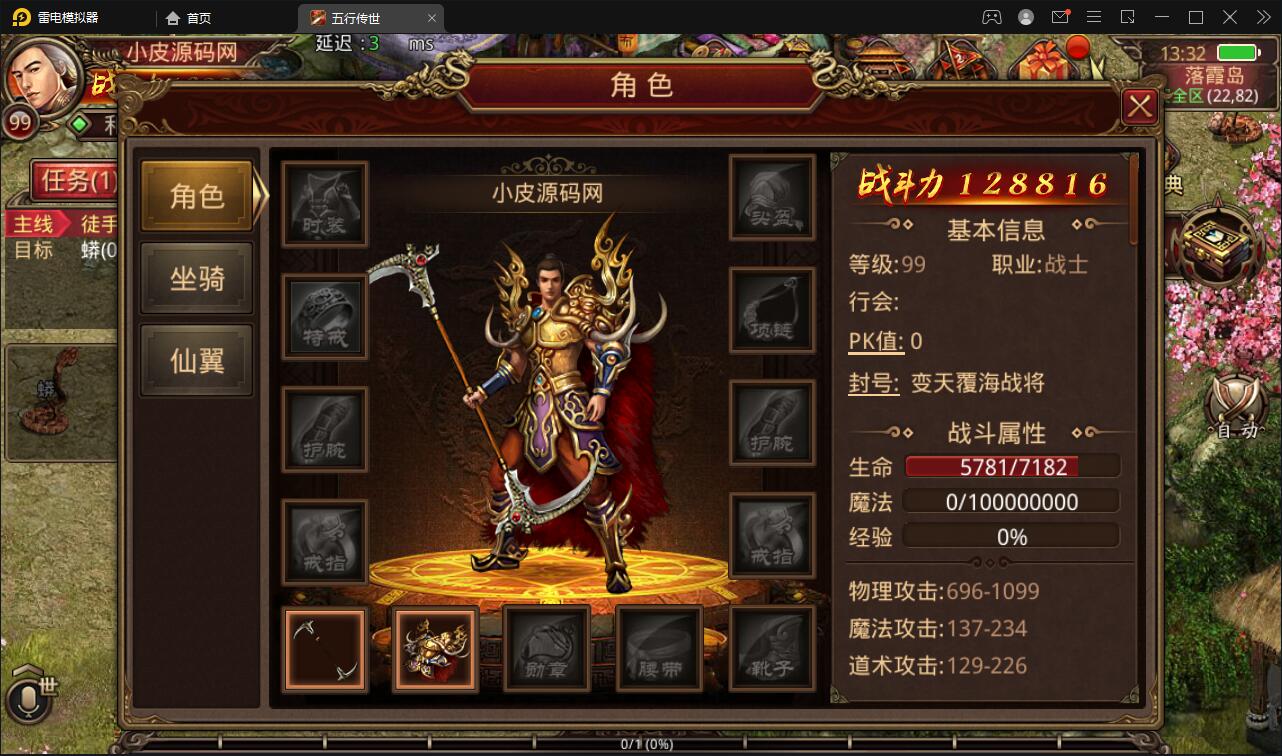The image size is (1282, 756).
Task: Click the gift box event icon
Action: pyautogui.click(x=1047, y=60)
